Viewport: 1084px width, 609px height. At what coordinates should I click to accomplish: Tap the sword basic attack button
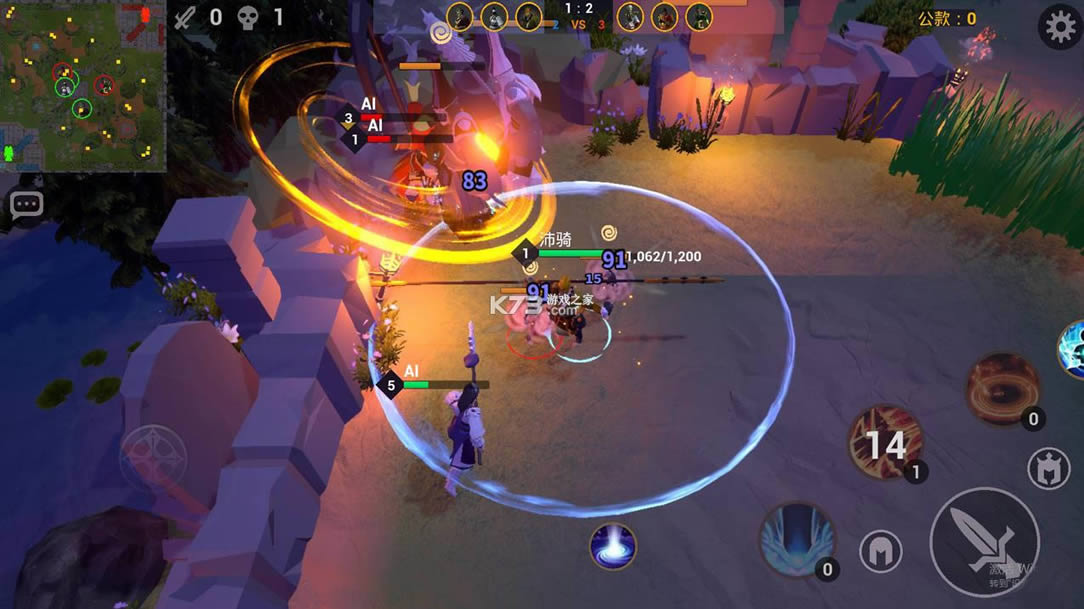[x=984, y=541]
